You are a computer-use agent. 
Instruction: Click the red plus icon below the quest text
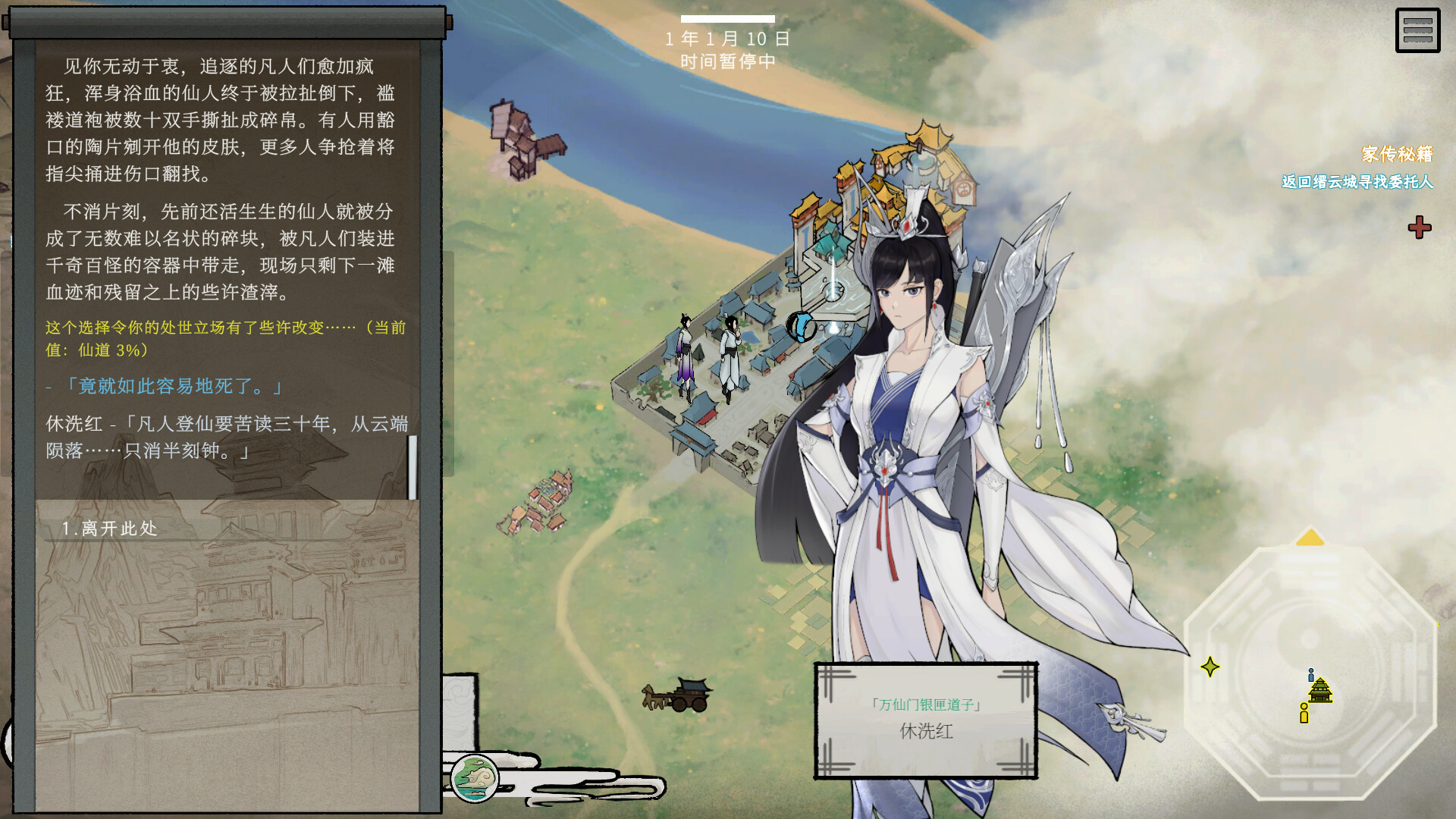click(1418, 227)
